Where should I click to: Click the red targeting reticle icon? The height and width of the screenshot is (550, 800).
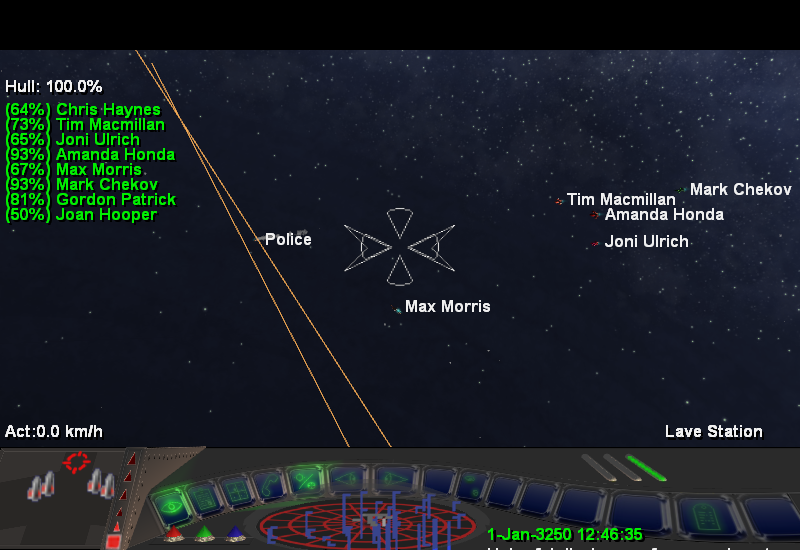pyautogui.click(x=76, y=462)
